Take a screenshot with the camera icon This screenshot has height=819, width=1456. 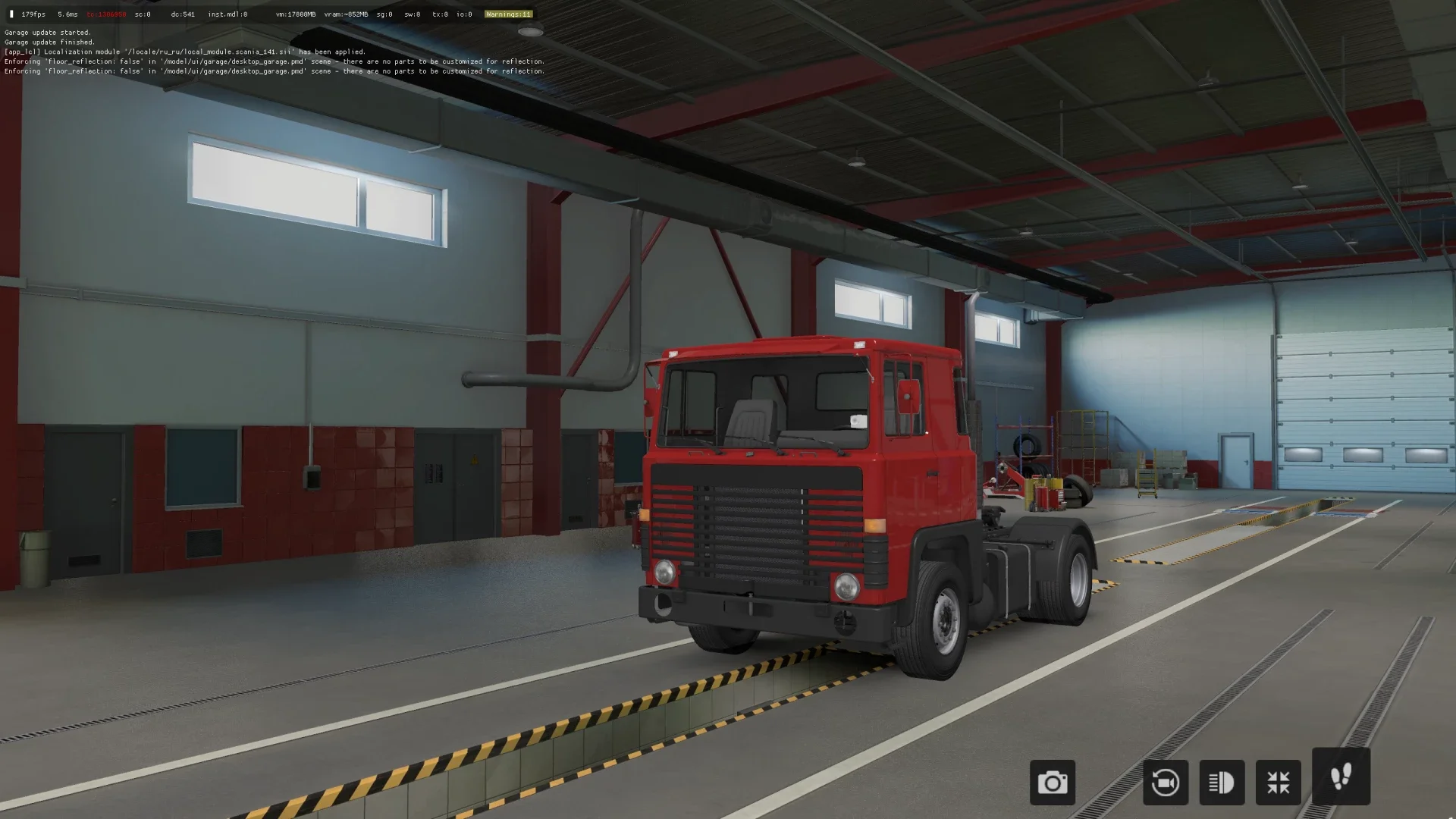click(1053, 782)
